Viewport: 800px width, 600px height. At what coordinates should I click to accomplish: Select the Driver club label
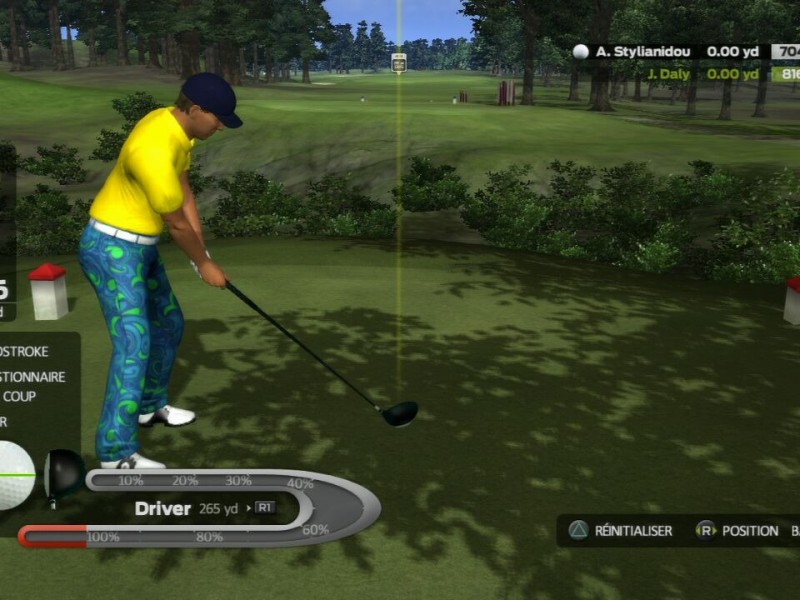pos(163,508)
